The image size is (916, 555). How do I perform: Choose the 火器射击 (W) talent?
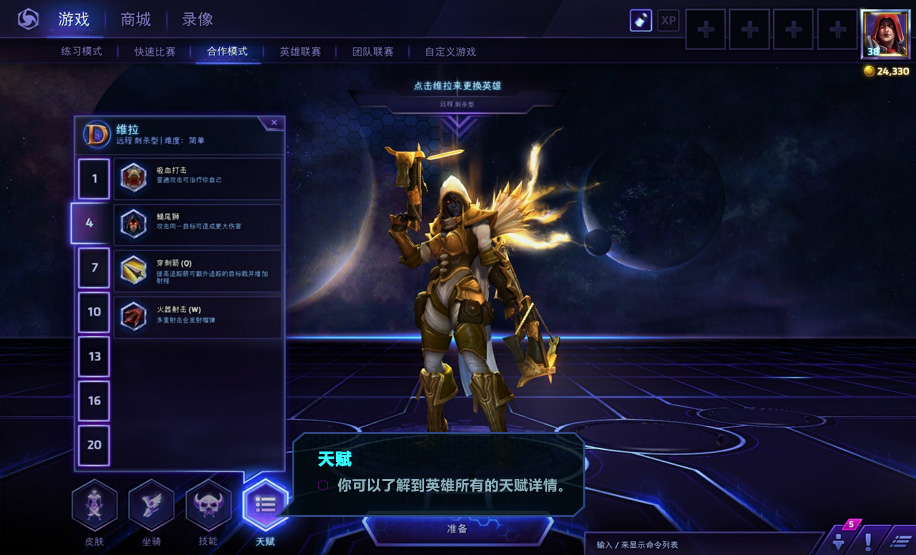pyautogui.click(x=198, y=314)
